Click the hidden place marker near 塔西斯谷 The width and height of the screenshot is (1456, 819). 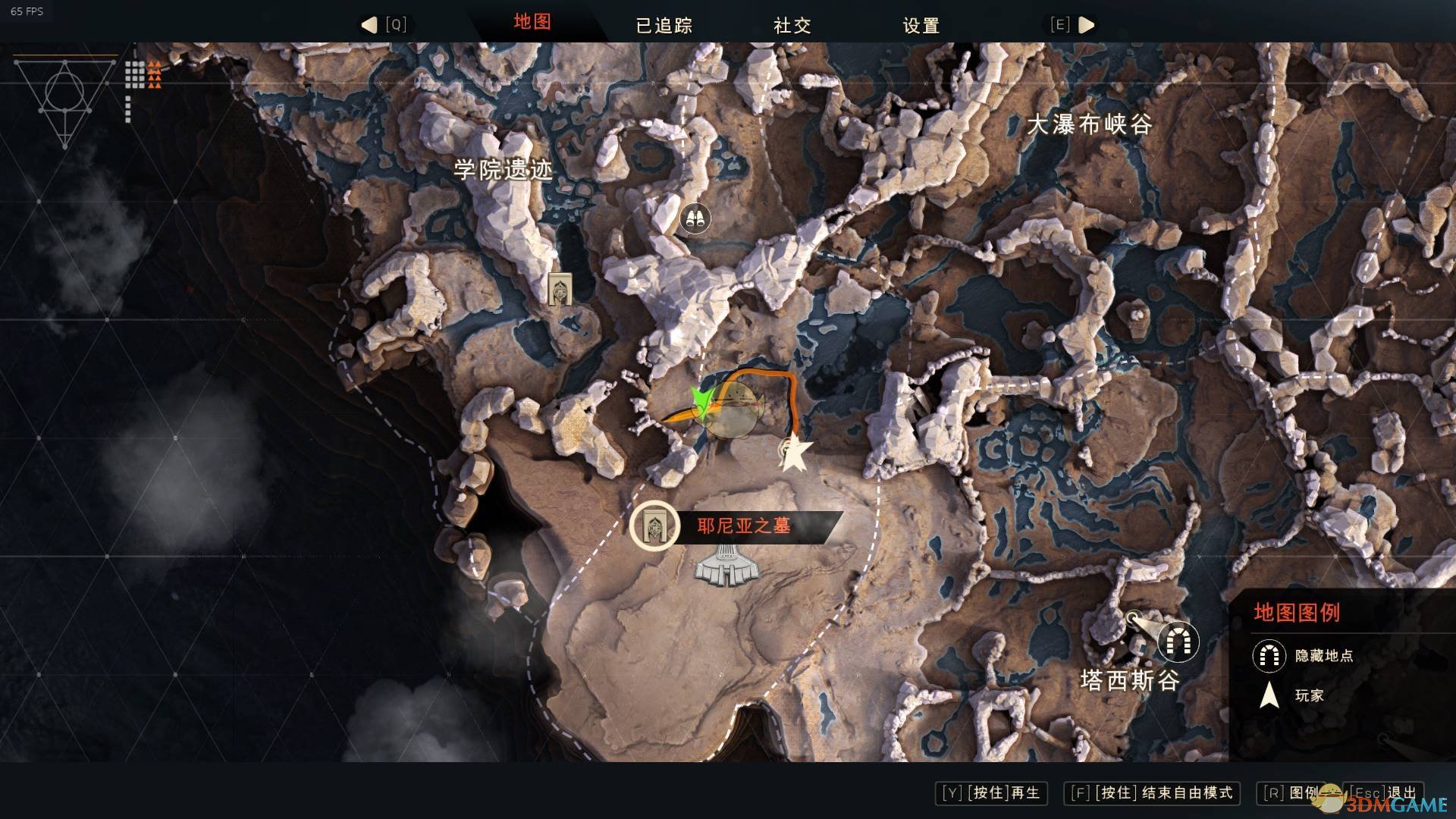coord(1177,642)
